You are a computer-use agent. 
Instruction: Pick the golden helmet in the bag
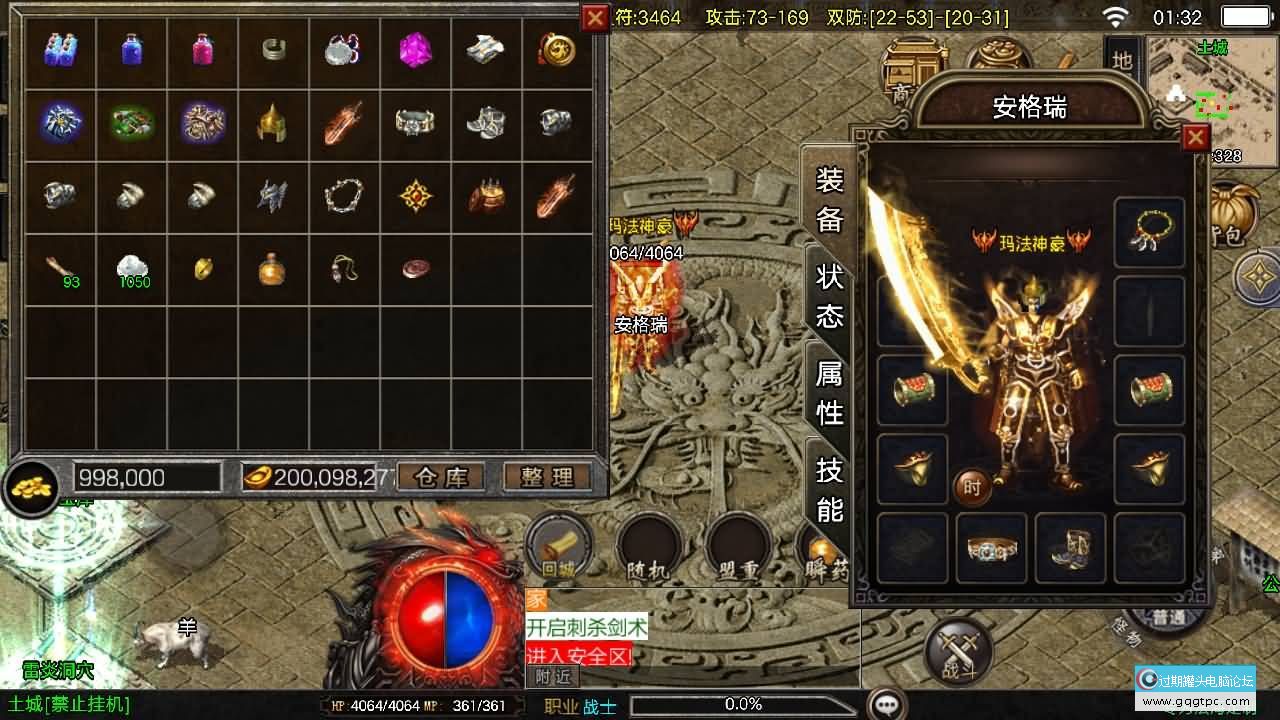coord(272,122)
